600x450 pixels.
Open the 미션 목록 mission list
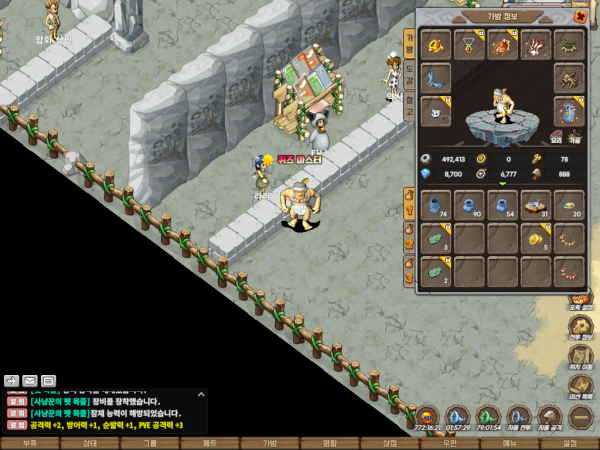581,386
